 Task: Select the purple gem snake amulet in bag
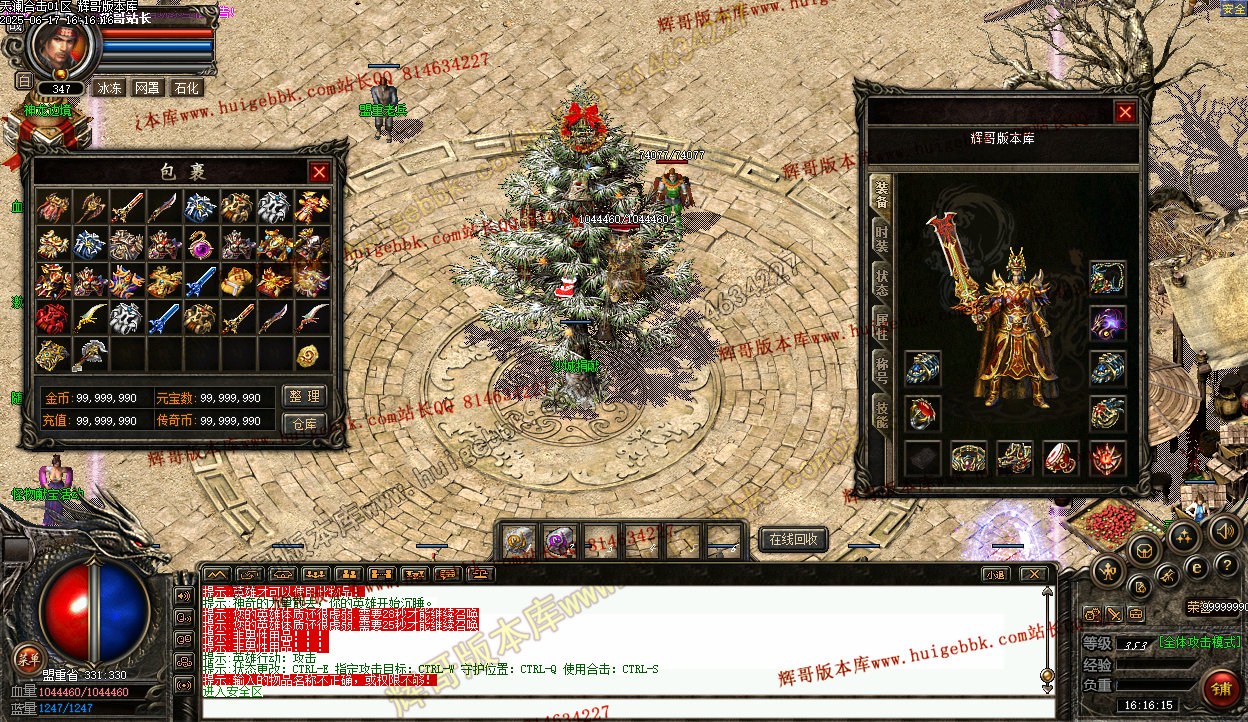click(201, 243)
